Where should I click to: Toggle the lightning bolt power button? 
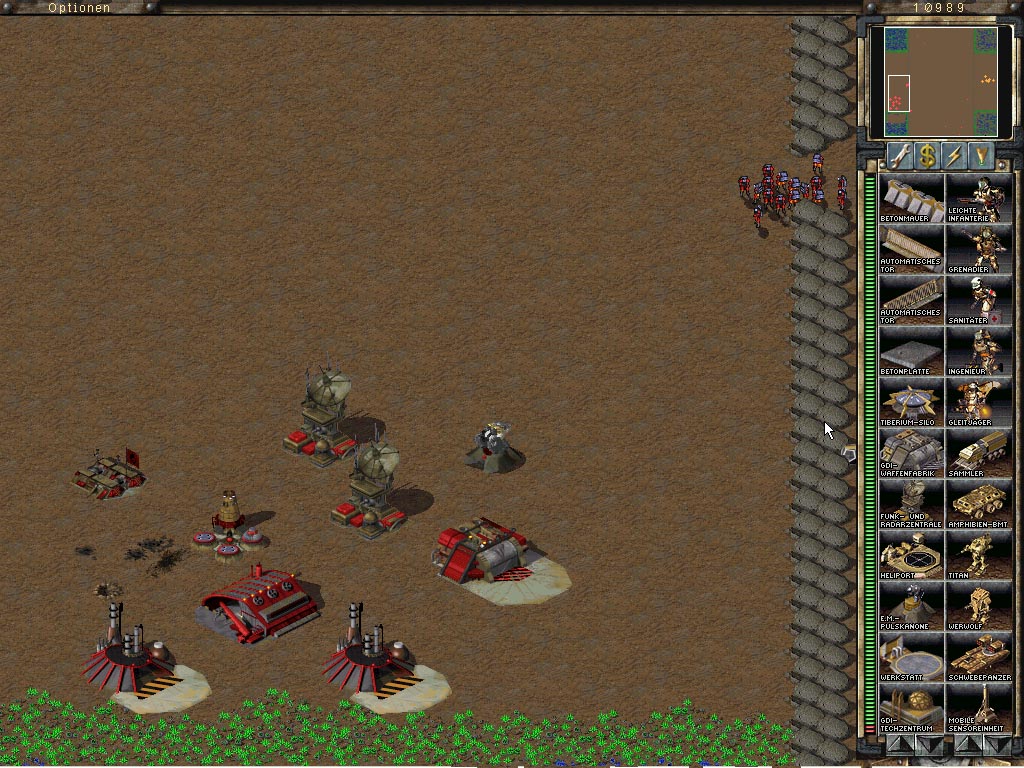[954, 156]
